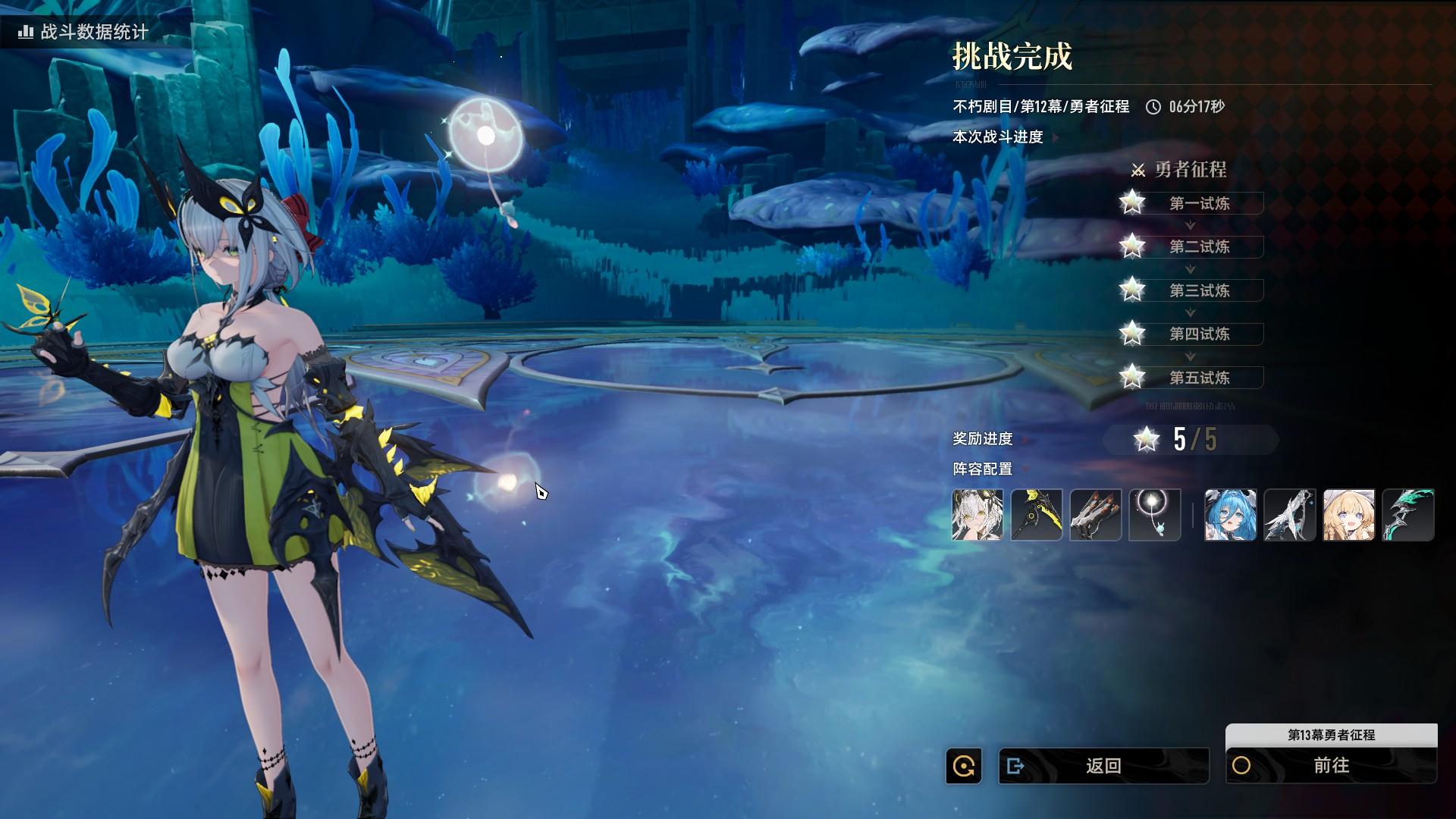Go to Act 13 with the 前往 button
The height and width of the screenshot is (819, 1456).
pos(1331,766)
